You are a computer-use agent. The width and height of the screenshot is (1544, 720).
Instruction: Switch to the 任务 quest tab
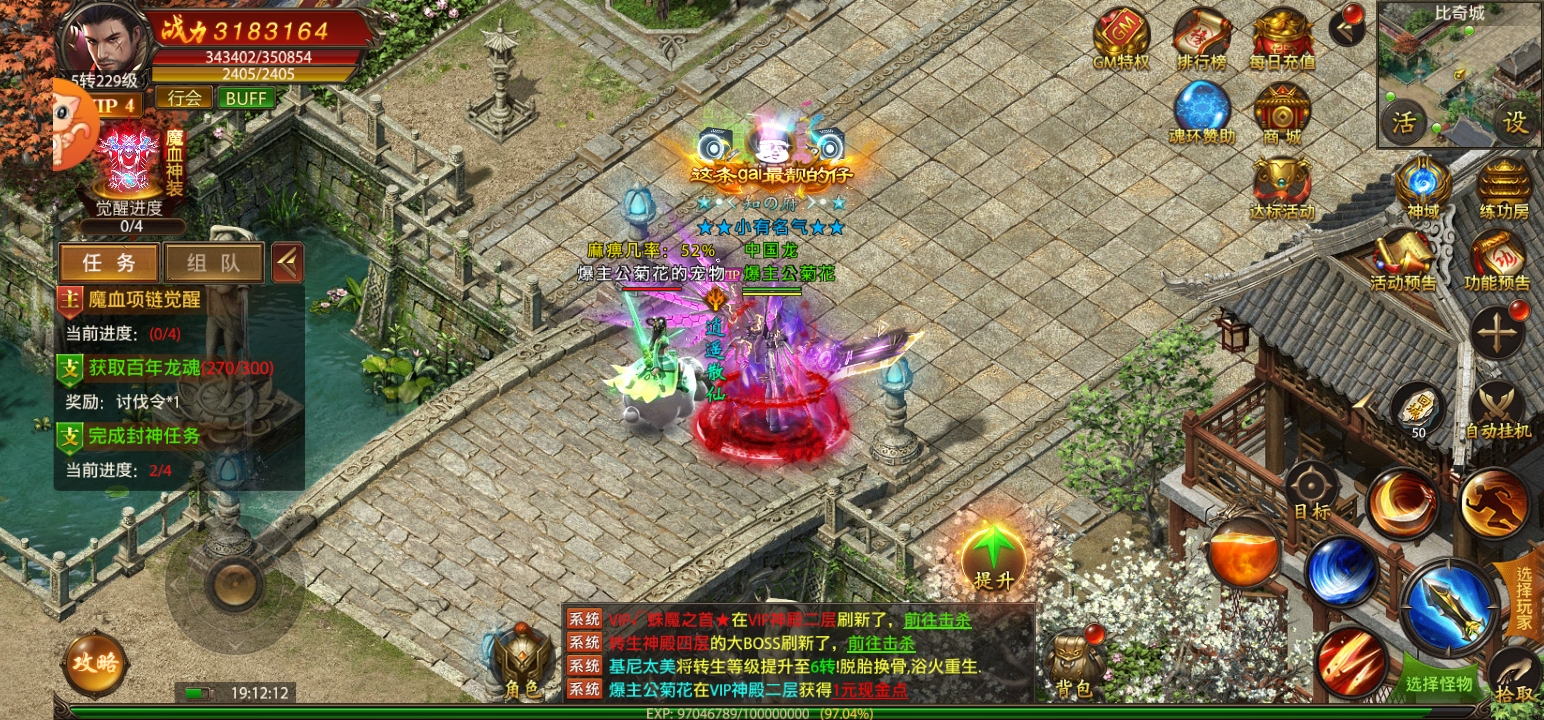108,262
